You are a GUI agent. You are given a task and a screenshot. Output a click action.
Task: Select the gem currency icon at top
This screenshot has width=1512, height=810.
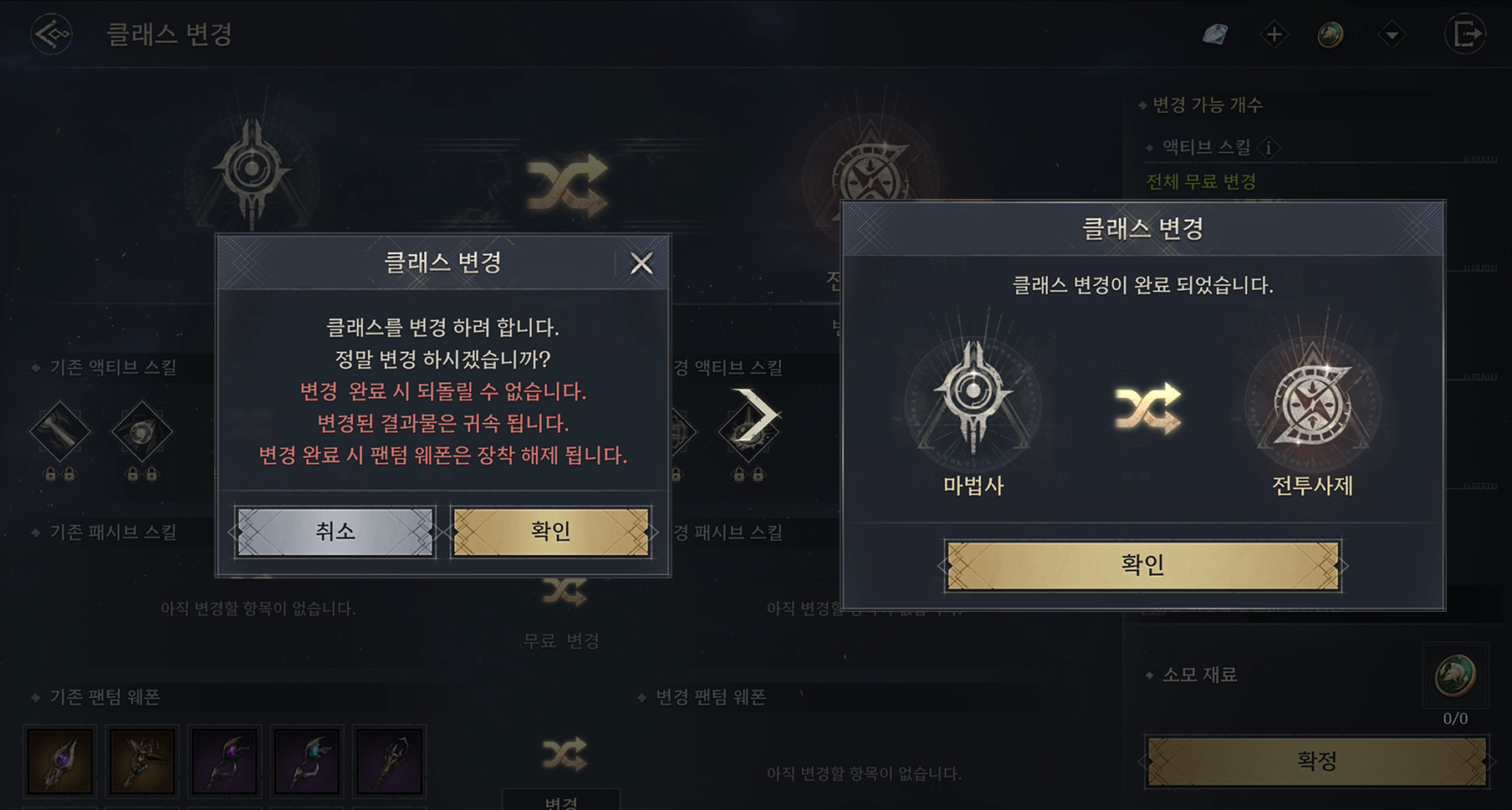point(1215,34)
